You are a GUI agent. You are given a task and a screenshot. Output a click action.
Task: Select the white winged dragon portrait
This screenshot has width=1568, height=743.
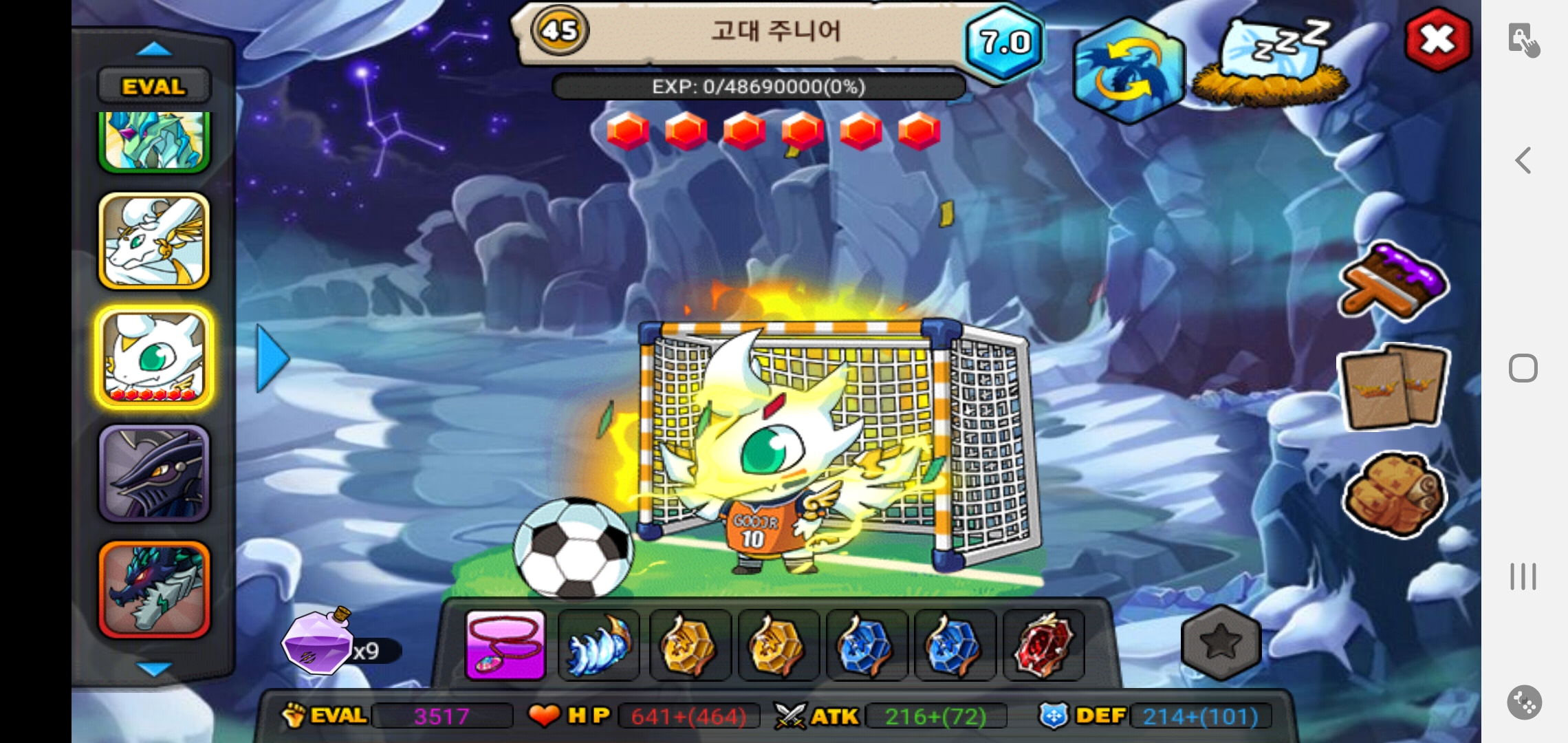154,241
